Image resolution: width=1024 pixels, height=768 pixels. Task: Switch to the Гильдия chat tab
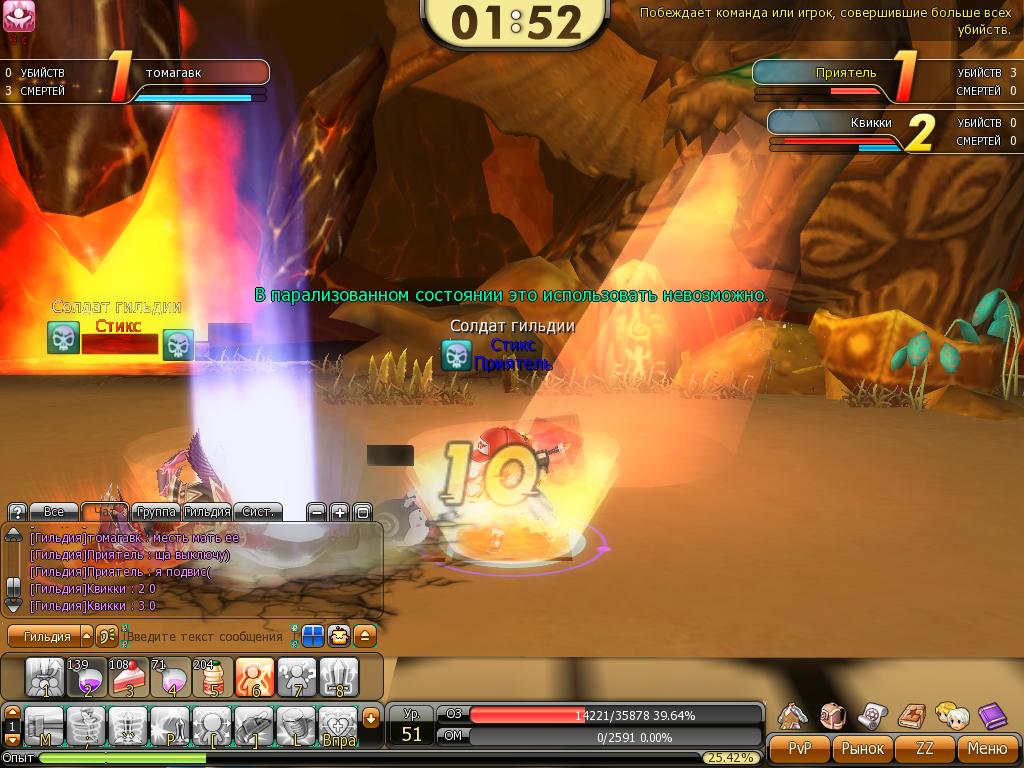(208, 512)
